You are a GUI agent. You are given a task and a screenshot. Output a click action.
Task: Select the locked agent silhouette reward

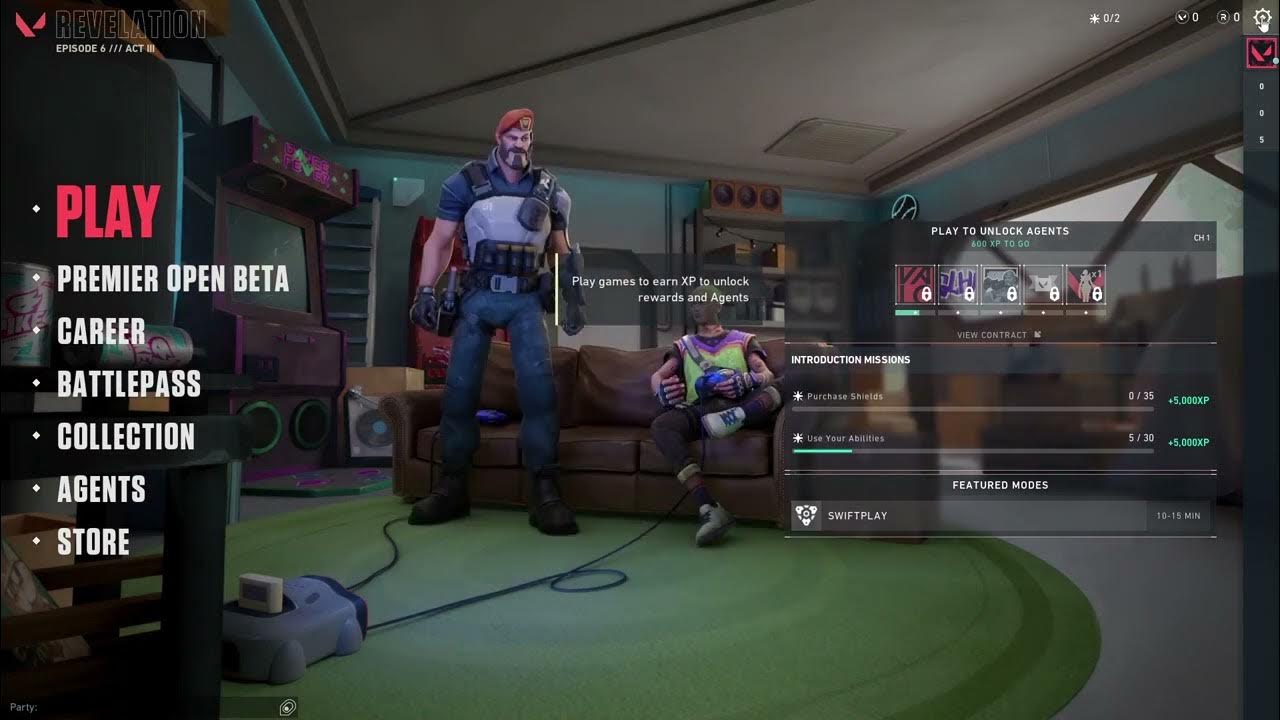click(1086, 284)
